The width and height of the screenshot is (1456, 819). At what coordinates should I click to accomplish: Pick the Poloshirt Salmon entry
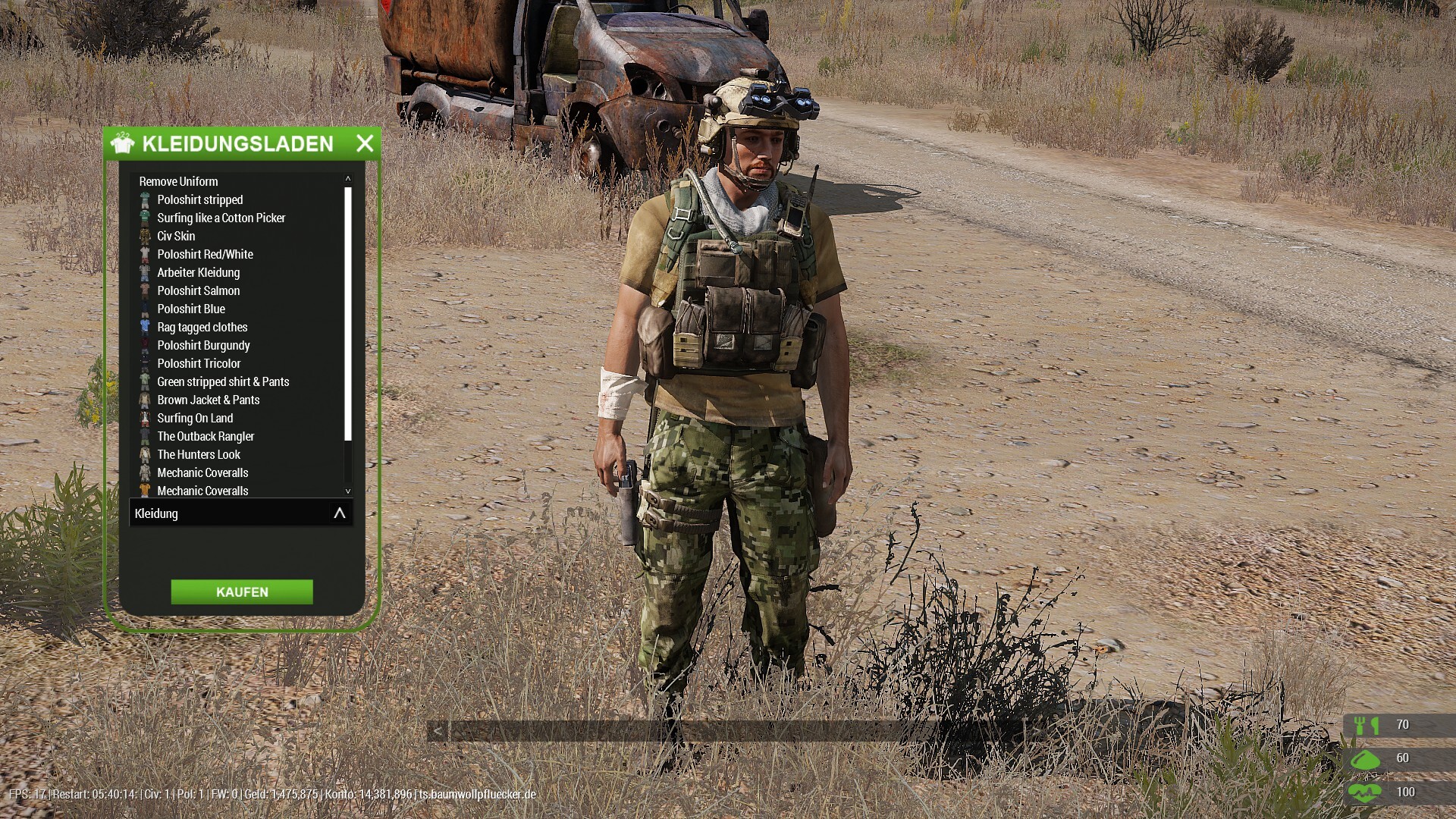click(198, 290)
